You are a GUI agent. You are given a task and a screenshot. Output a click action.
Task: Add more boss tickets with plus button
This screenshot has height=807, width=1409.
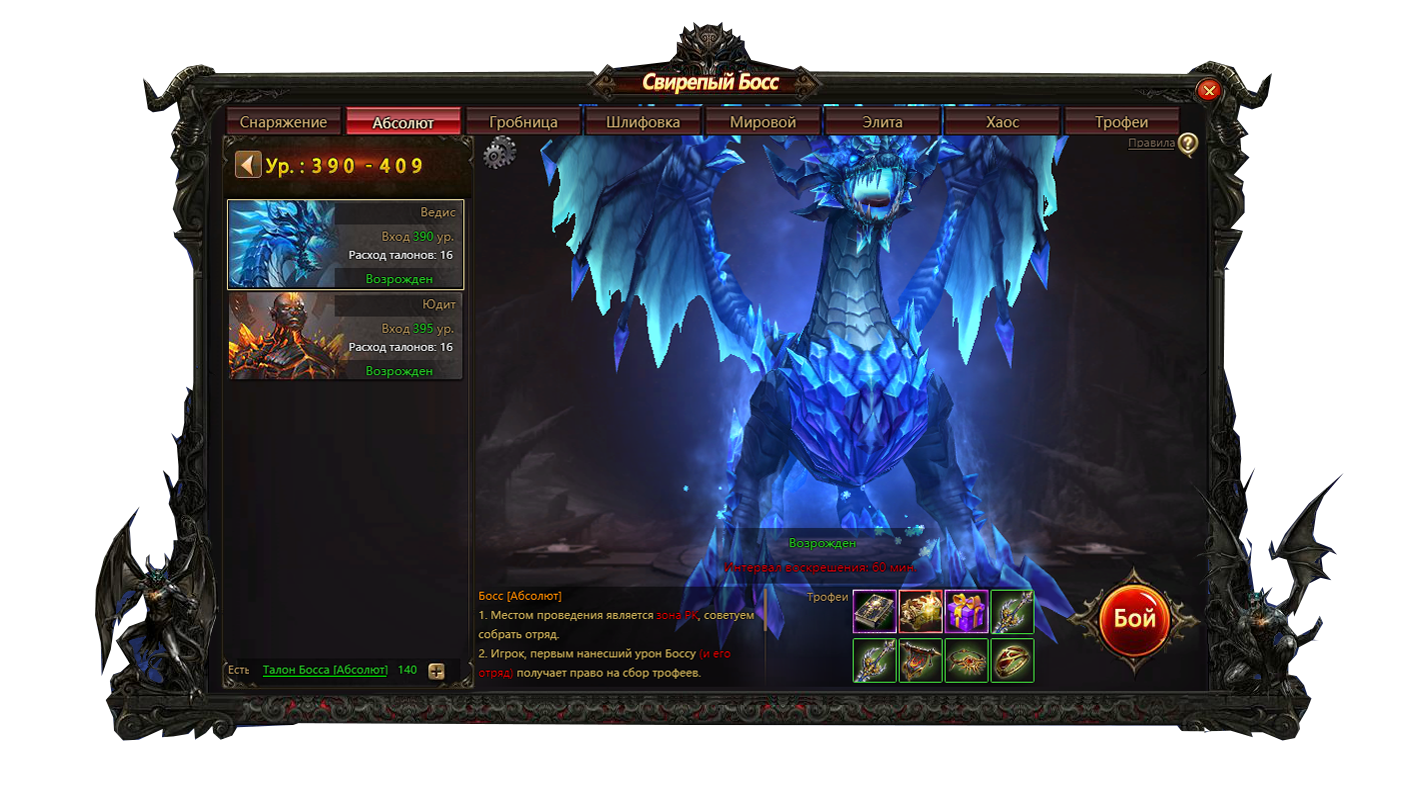(x=436, y=671)
